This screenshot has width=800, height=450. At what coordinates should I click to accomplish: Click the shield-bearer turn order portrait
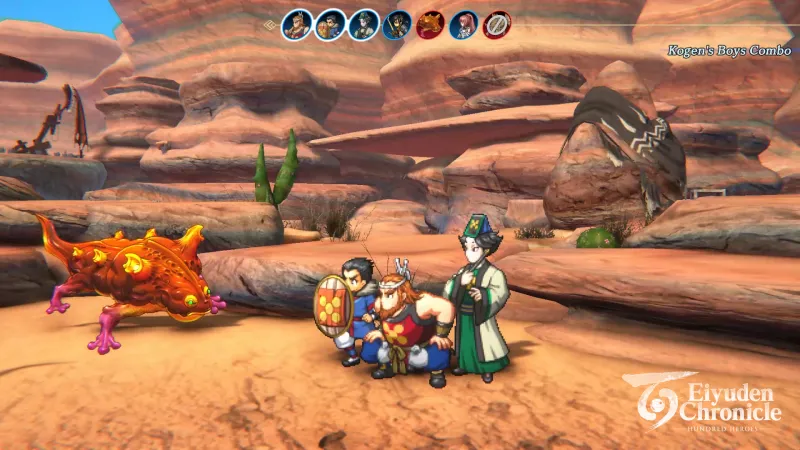pyautogui.click(x=330, y=24)
